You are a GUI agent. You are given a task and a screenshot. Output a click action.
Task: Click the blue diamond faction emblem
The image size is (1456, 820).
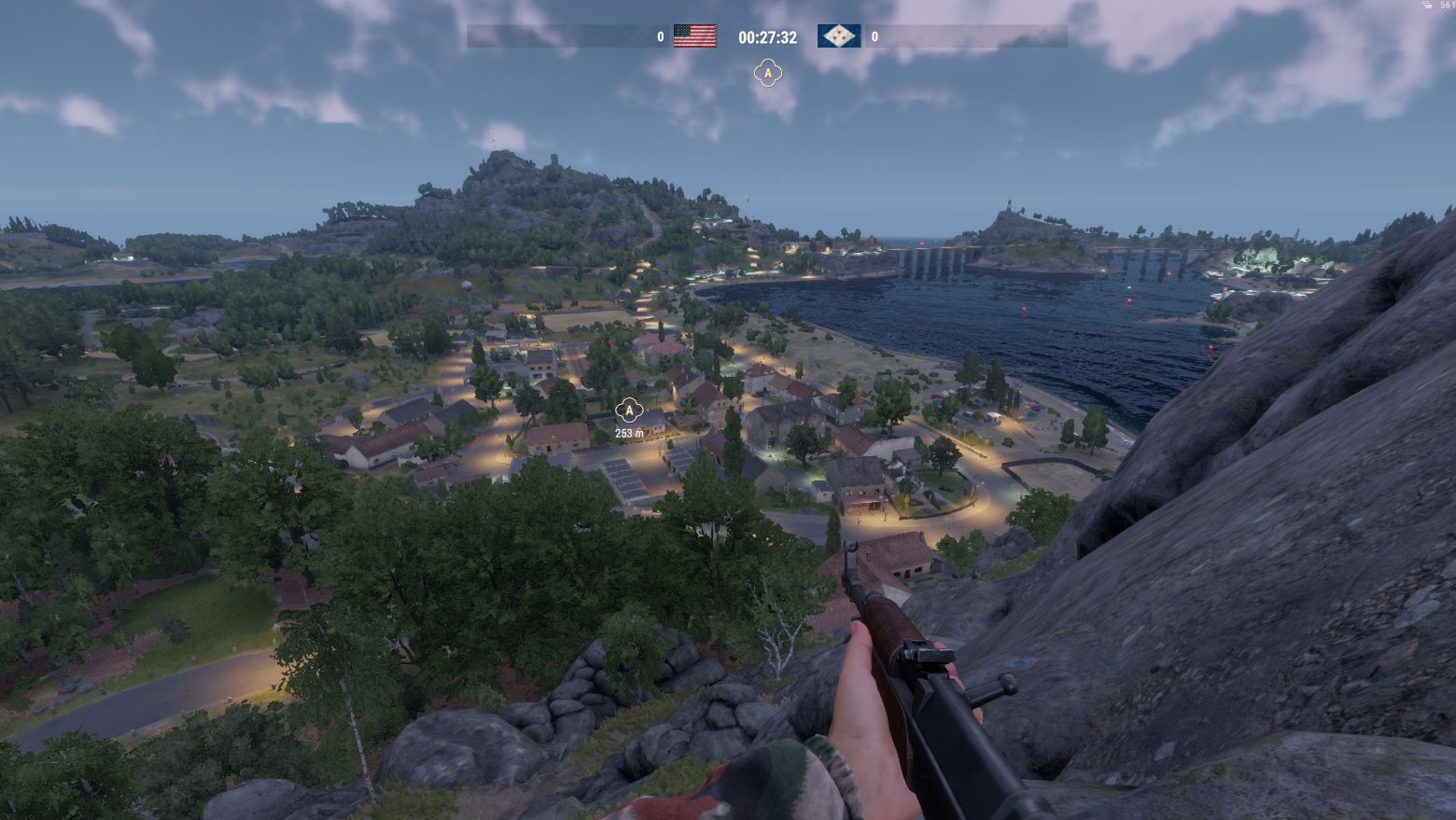point(839,36)
